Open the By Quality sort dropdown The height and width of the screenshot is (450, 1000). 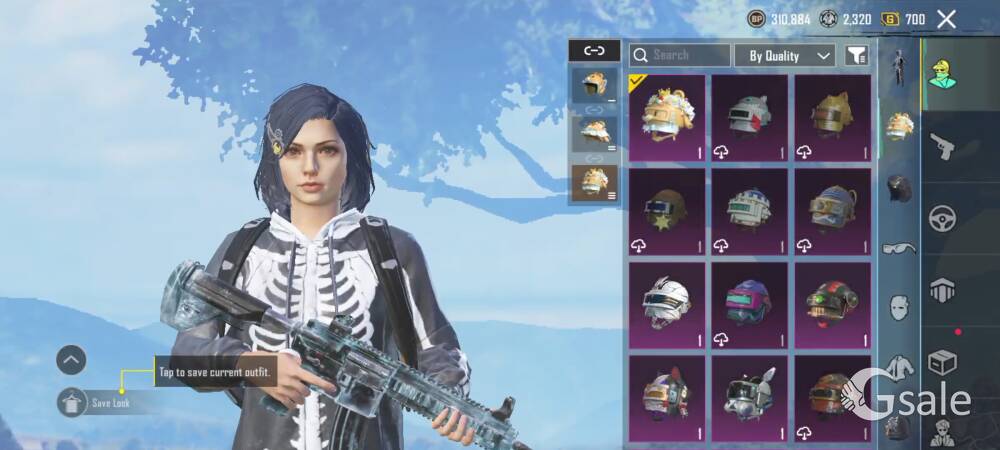[x=785, y=56]
